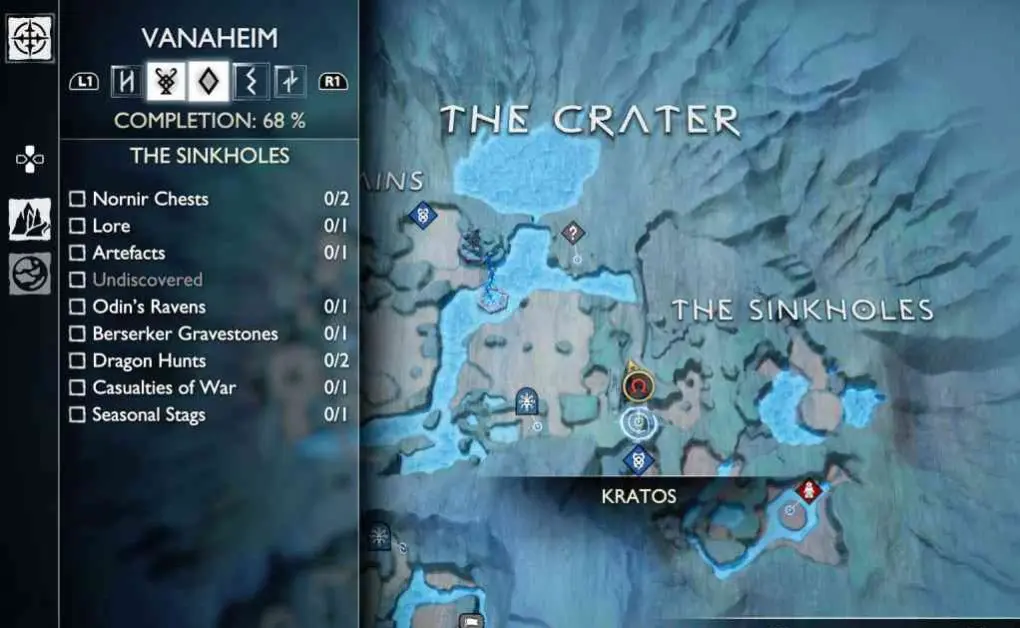
Task: Select the snowflake gravestone map marker
Action: click(x=526, y=401)
